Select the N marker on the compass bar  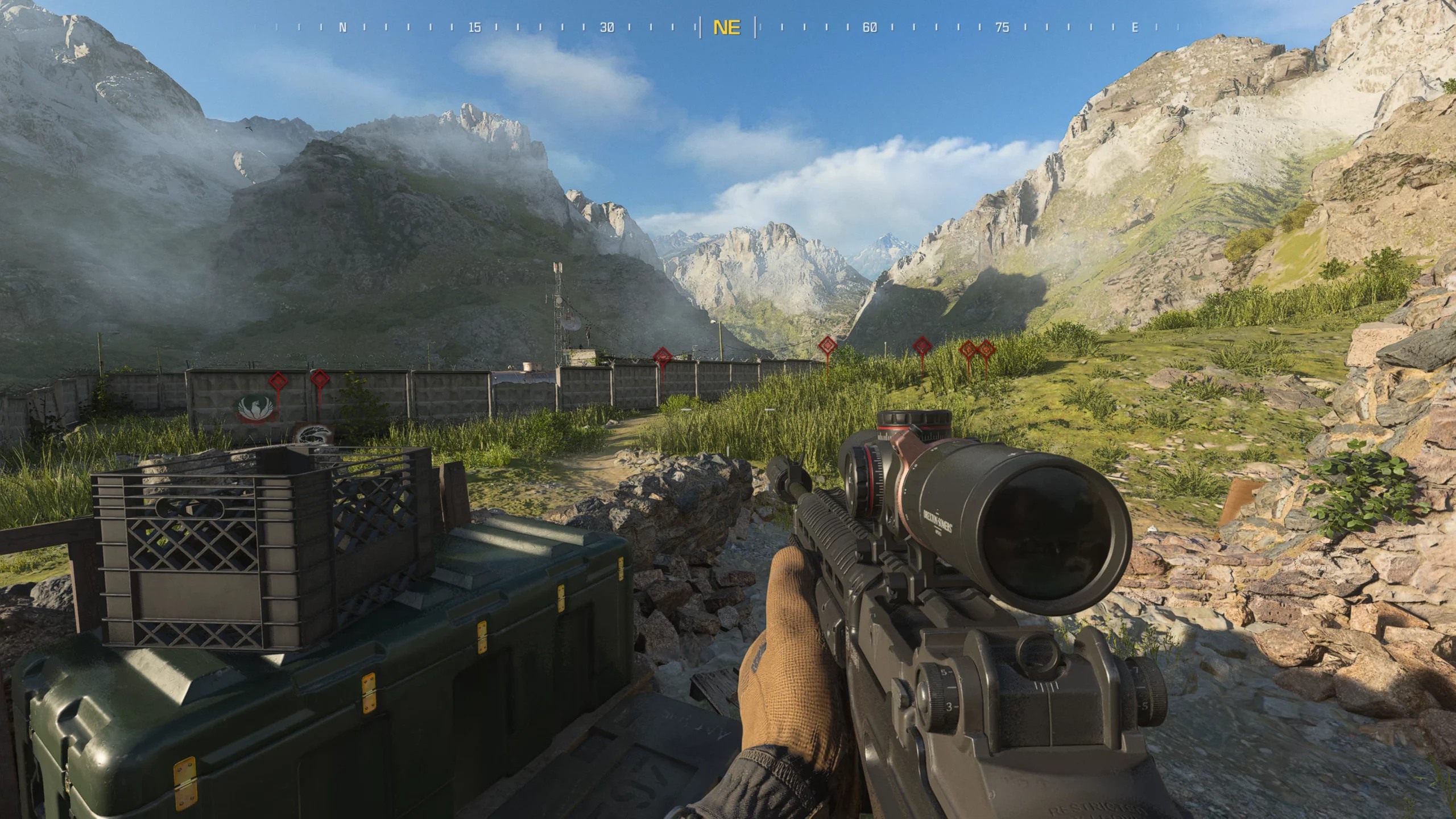tap(343, 26)
